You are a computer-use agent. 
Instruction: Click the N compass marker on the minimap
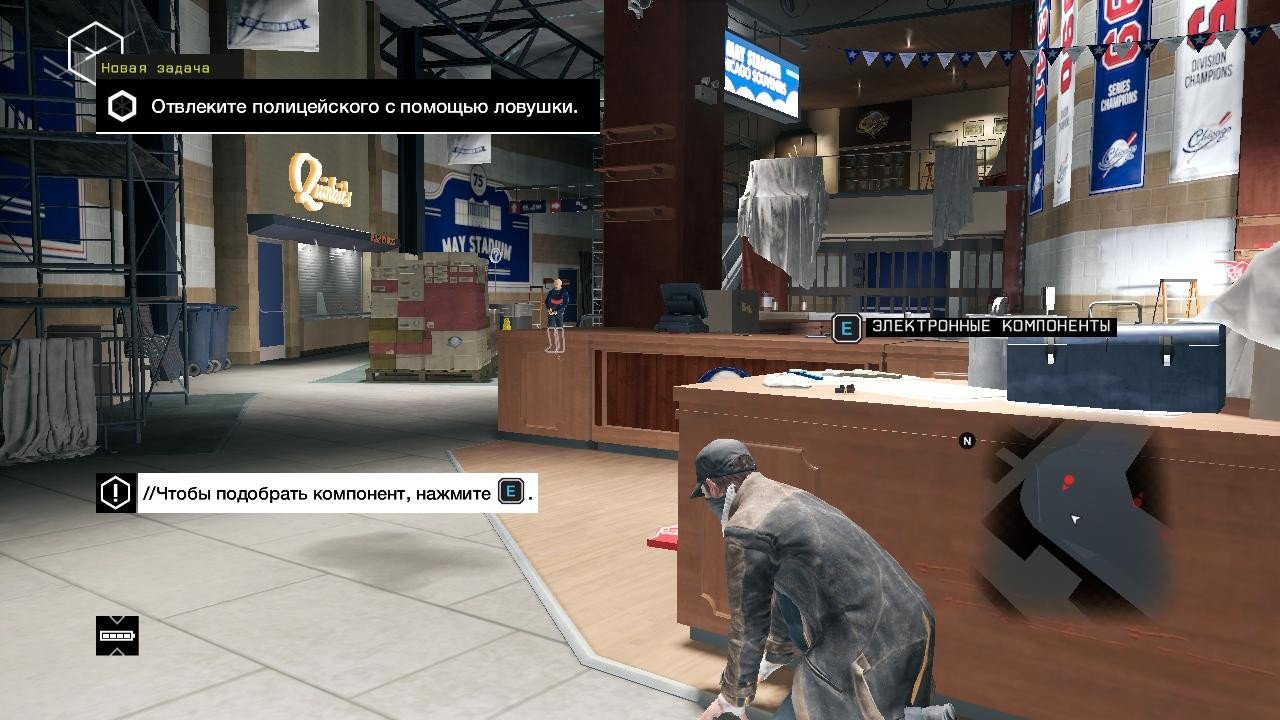point(965,438)
